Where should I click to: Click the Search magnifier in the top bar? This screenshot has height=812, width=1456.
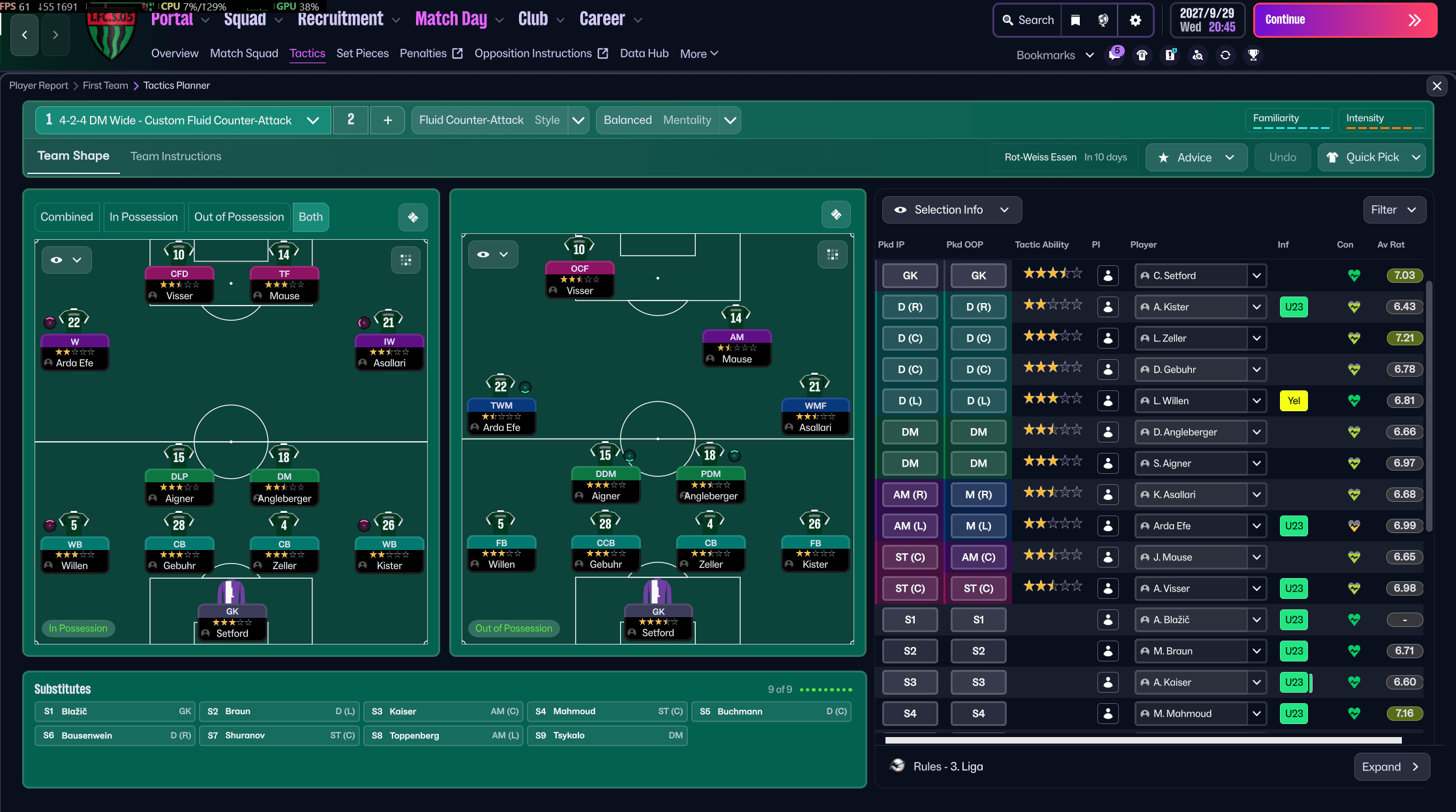[x=1027, y=20]
